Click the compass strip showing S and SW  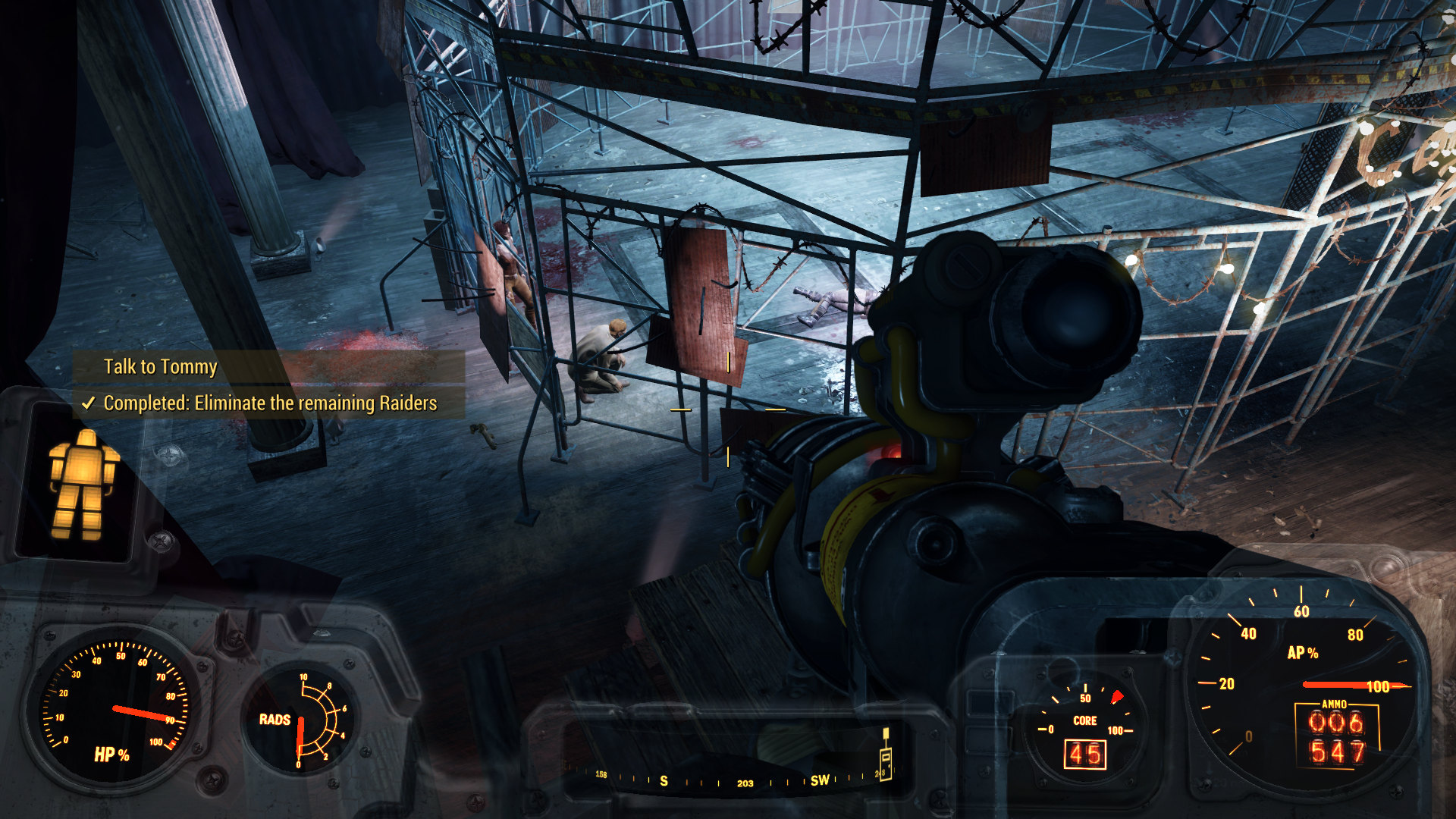(743, 780)
